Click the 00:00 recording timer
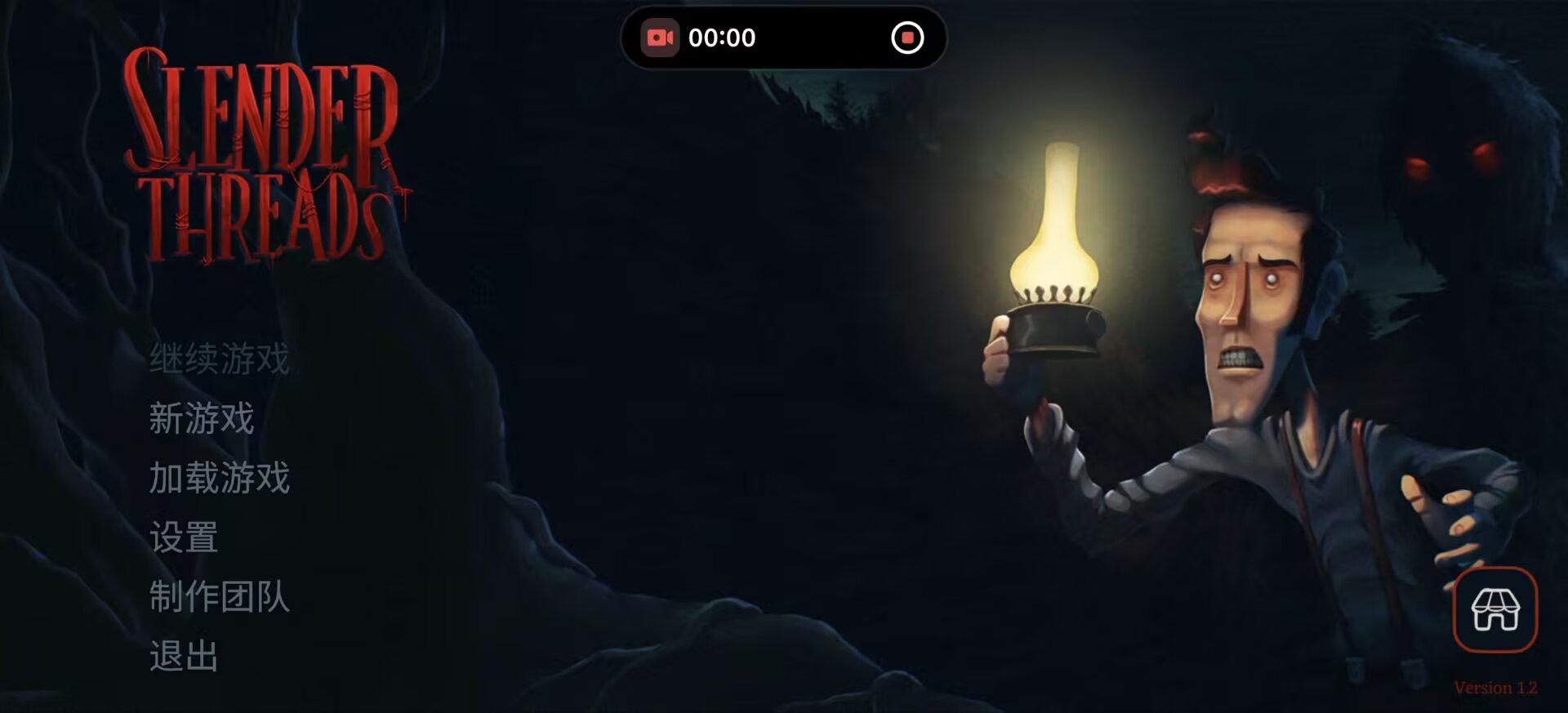1568x713 pixels. [722, 38]
